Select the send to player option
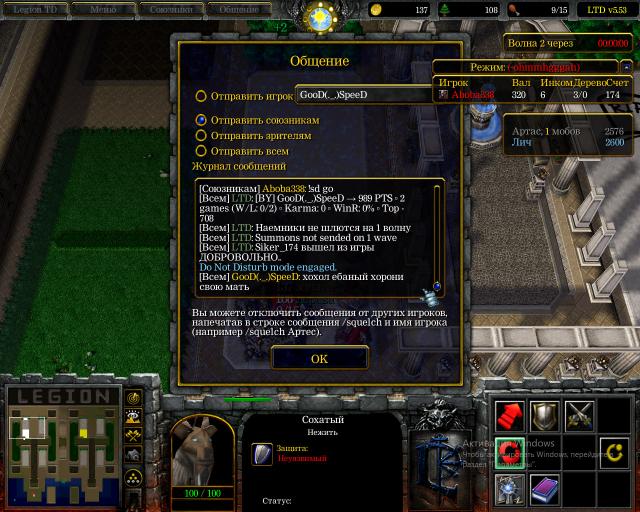 point(202,96)
